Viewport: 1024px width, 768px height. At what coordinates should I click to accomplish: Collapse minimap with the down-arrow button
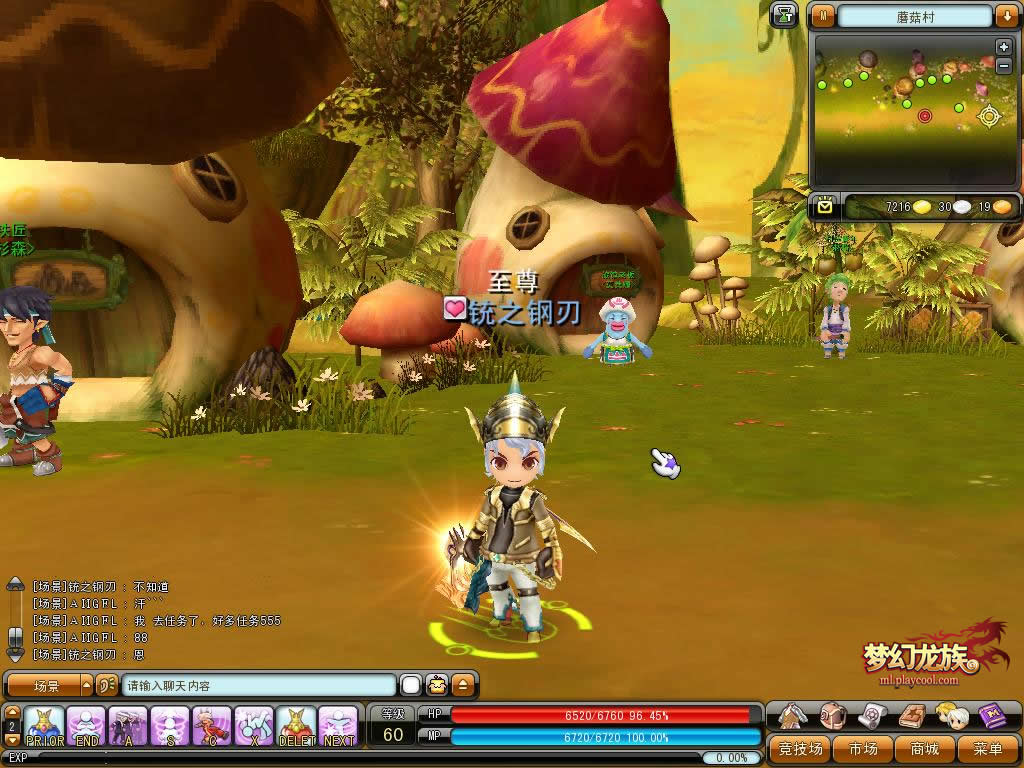[1005, 16]
